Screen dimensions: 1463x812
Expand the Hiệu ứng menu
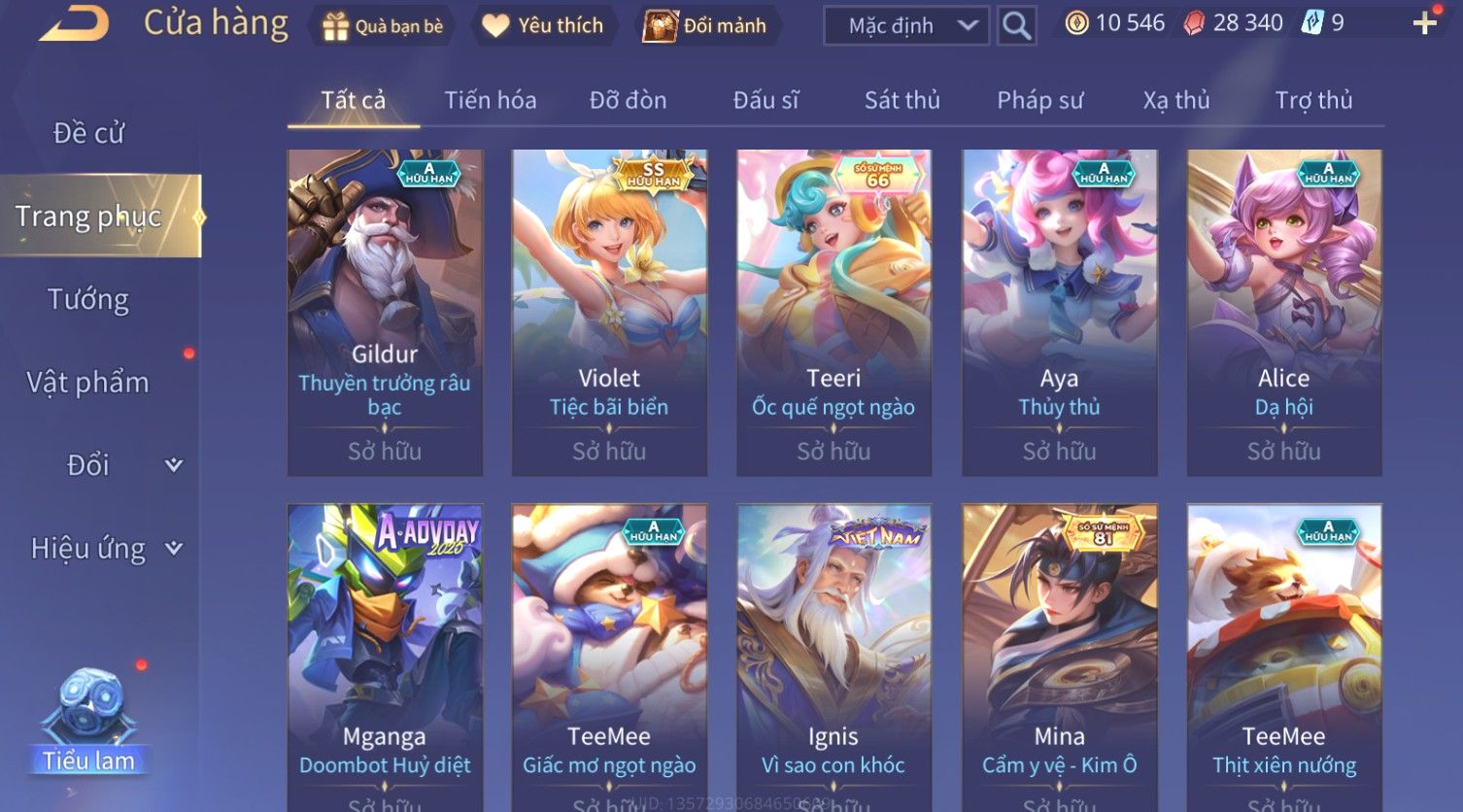(105, 549)
